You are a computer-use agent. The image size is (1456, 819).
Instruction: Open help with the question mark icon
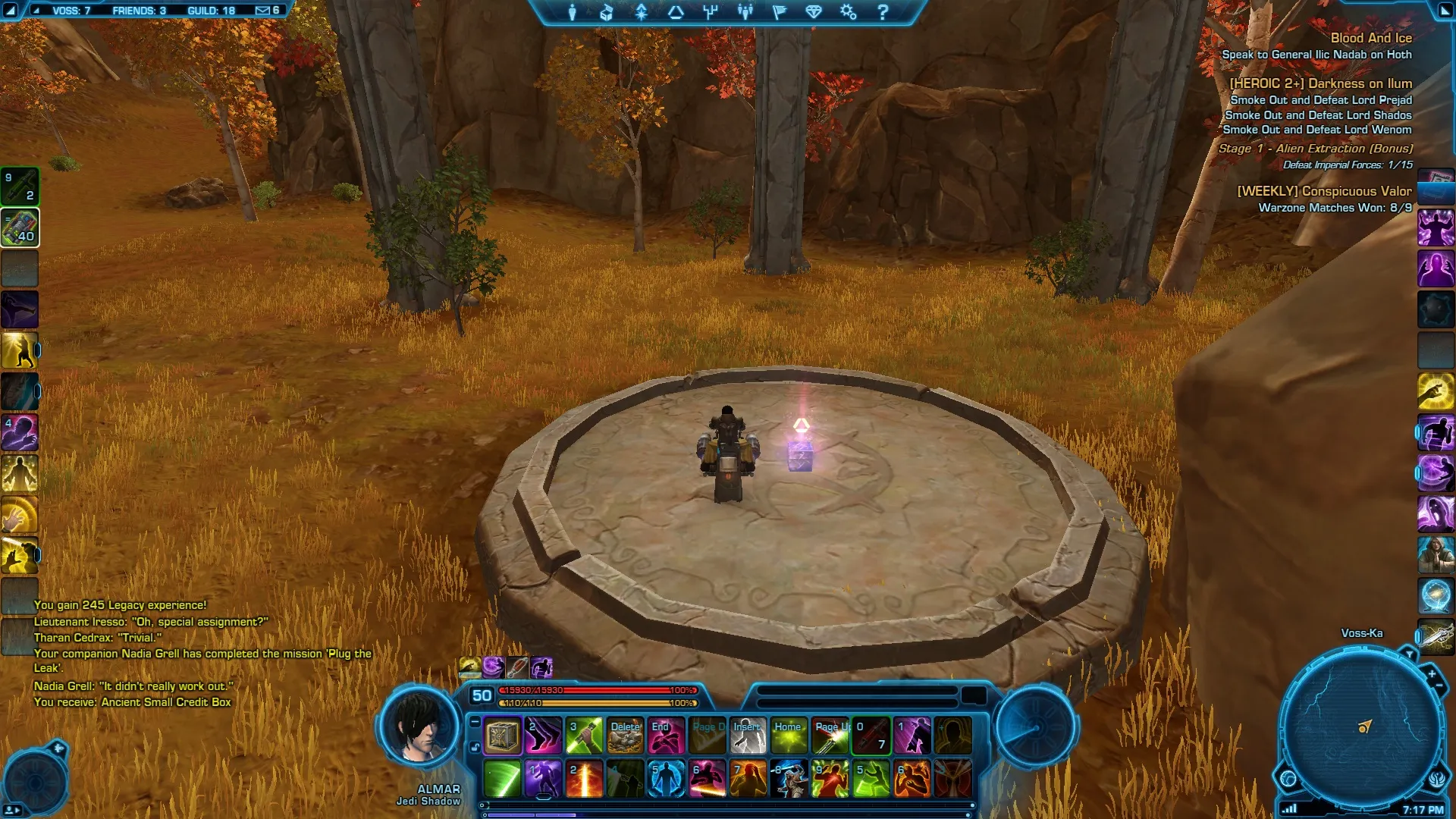pos(883,12)
